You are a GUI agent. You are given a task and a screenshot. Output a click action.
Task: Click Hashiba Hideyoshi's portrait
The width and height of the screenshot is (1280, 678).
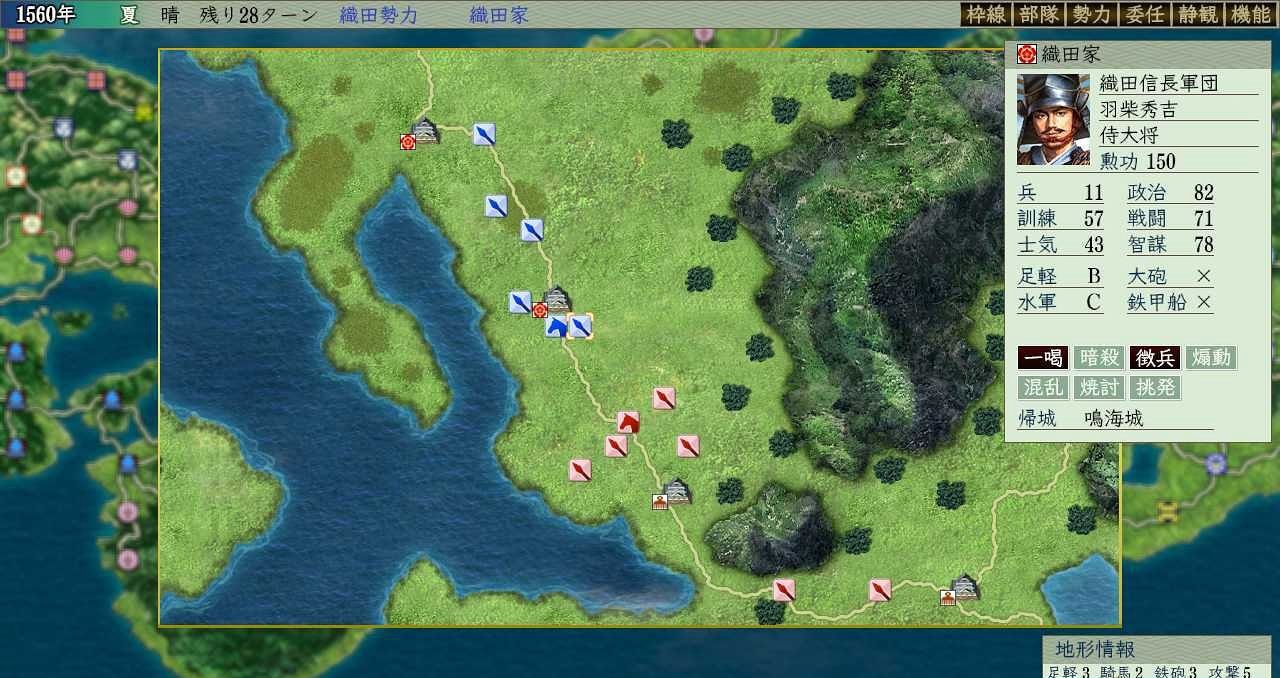1053,119
